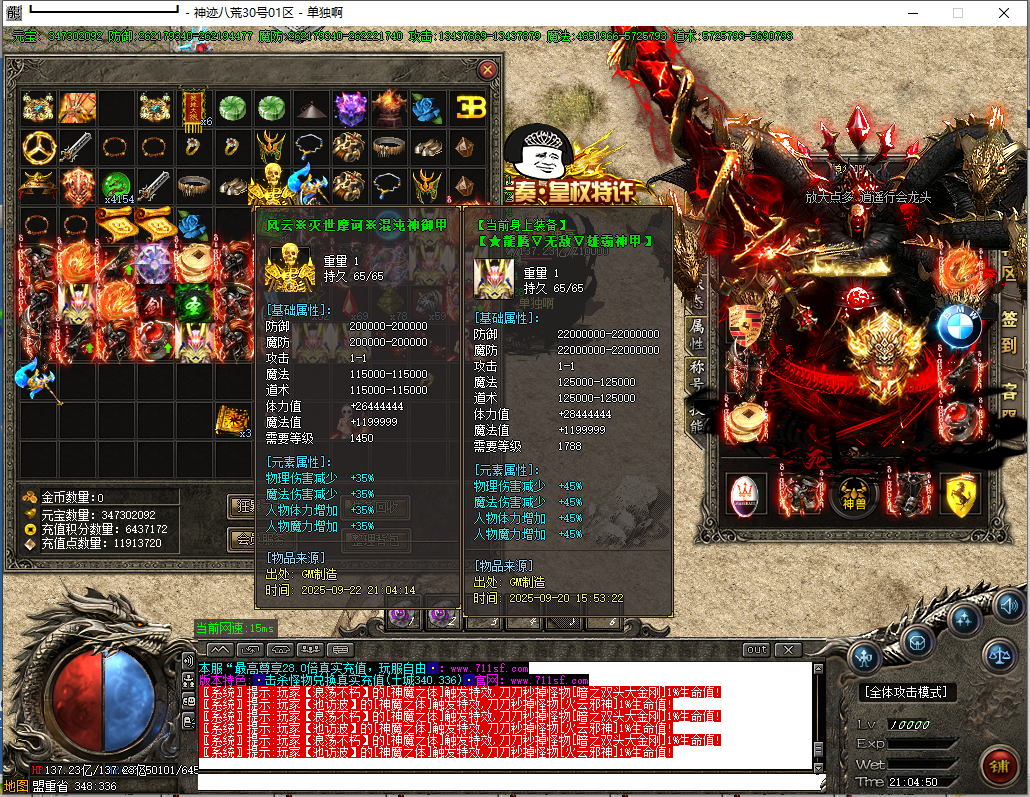1030x797 pixels.
Task: Open the 神兽 divine beast button
Action: tap(853, 495)
